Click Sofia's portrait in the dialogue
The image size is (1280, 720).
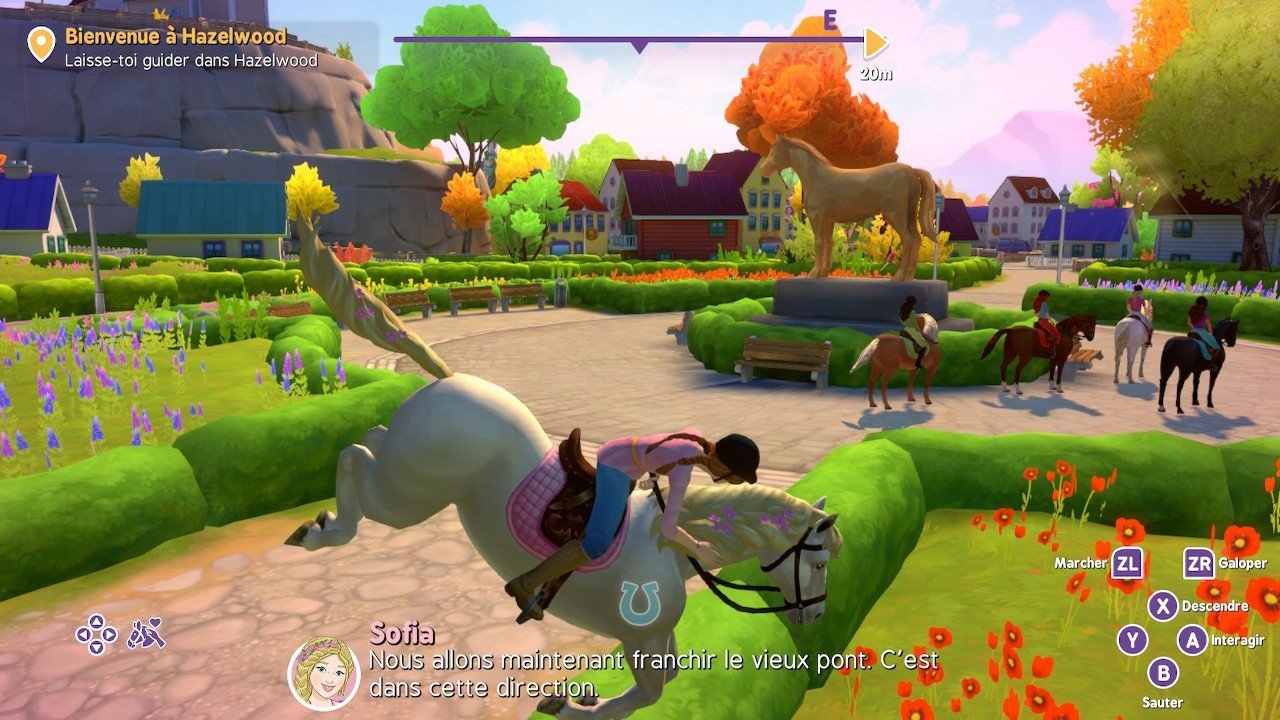324,673
